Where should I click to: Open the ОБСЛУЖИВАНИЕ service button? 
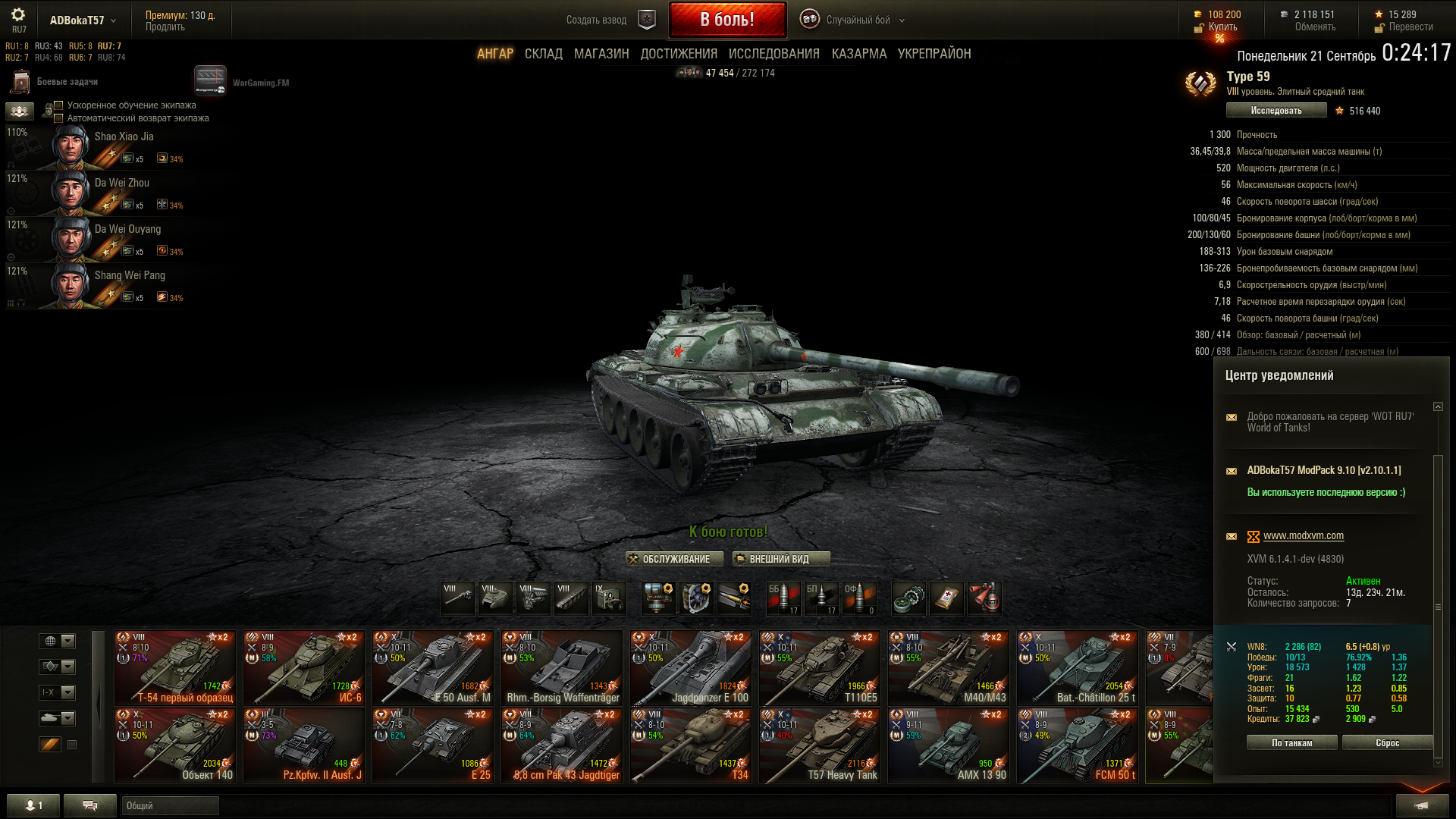(x=670, y=560)
